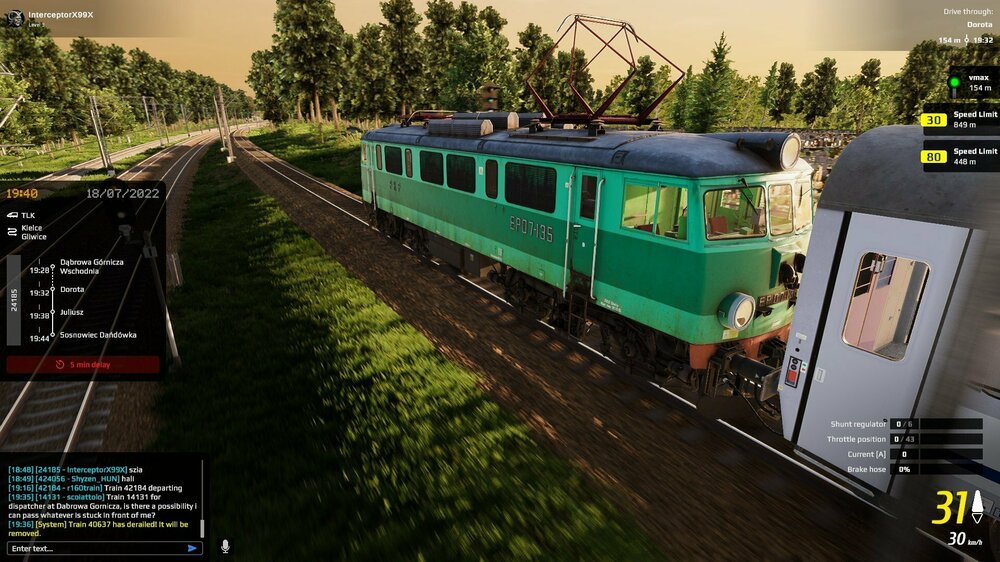Screen dimensions: 1000x562
Task: Select the 30 speed limit notice
Action: pyautogui.click(x=960, y=120)
